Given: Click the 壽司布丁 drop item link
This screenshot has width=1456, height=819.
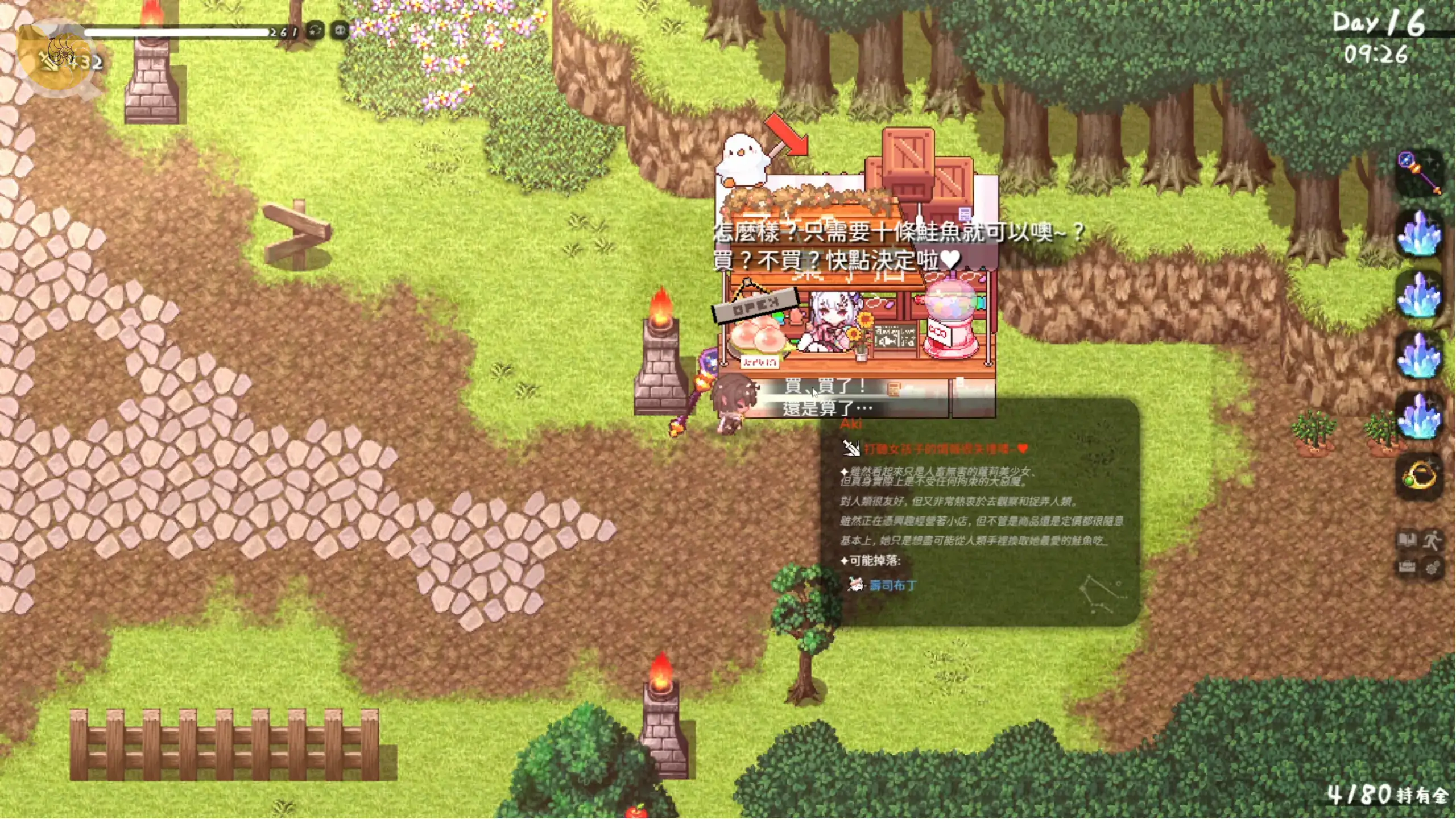Looking at the screenshot, I should point(892,585).
